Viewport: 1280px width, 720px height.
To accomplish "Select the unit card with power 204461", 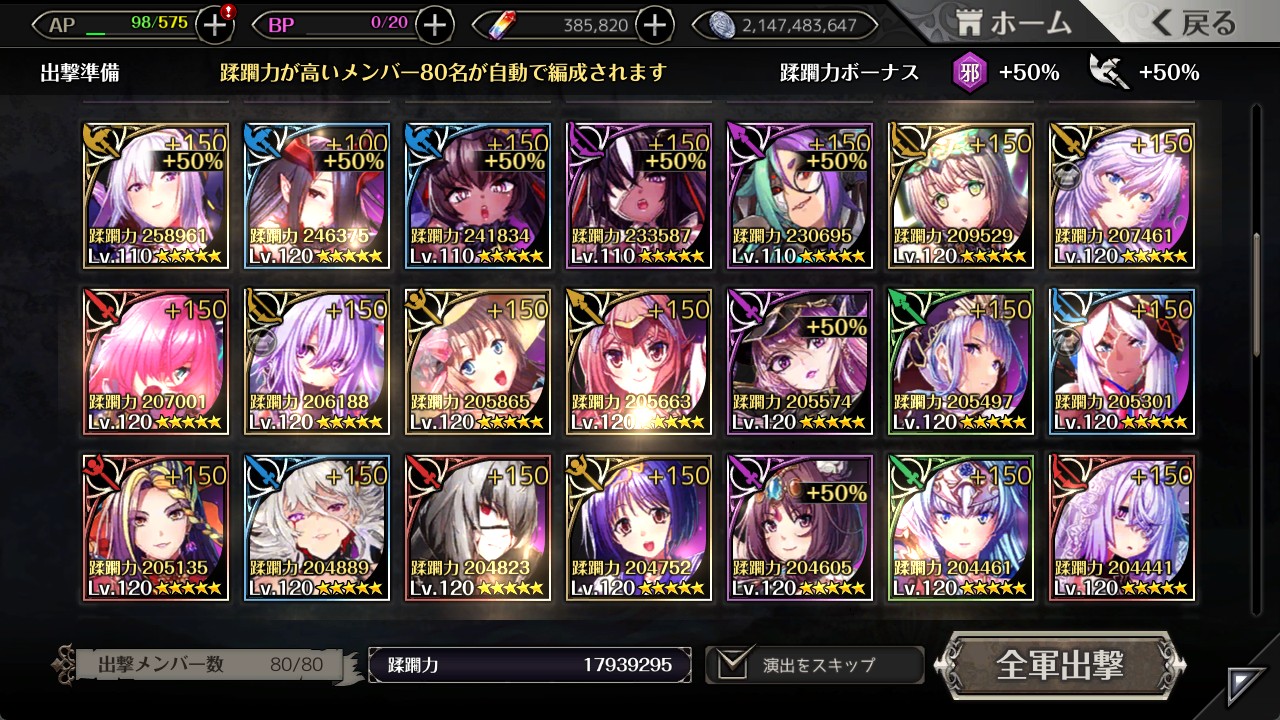I will (961, 527).
